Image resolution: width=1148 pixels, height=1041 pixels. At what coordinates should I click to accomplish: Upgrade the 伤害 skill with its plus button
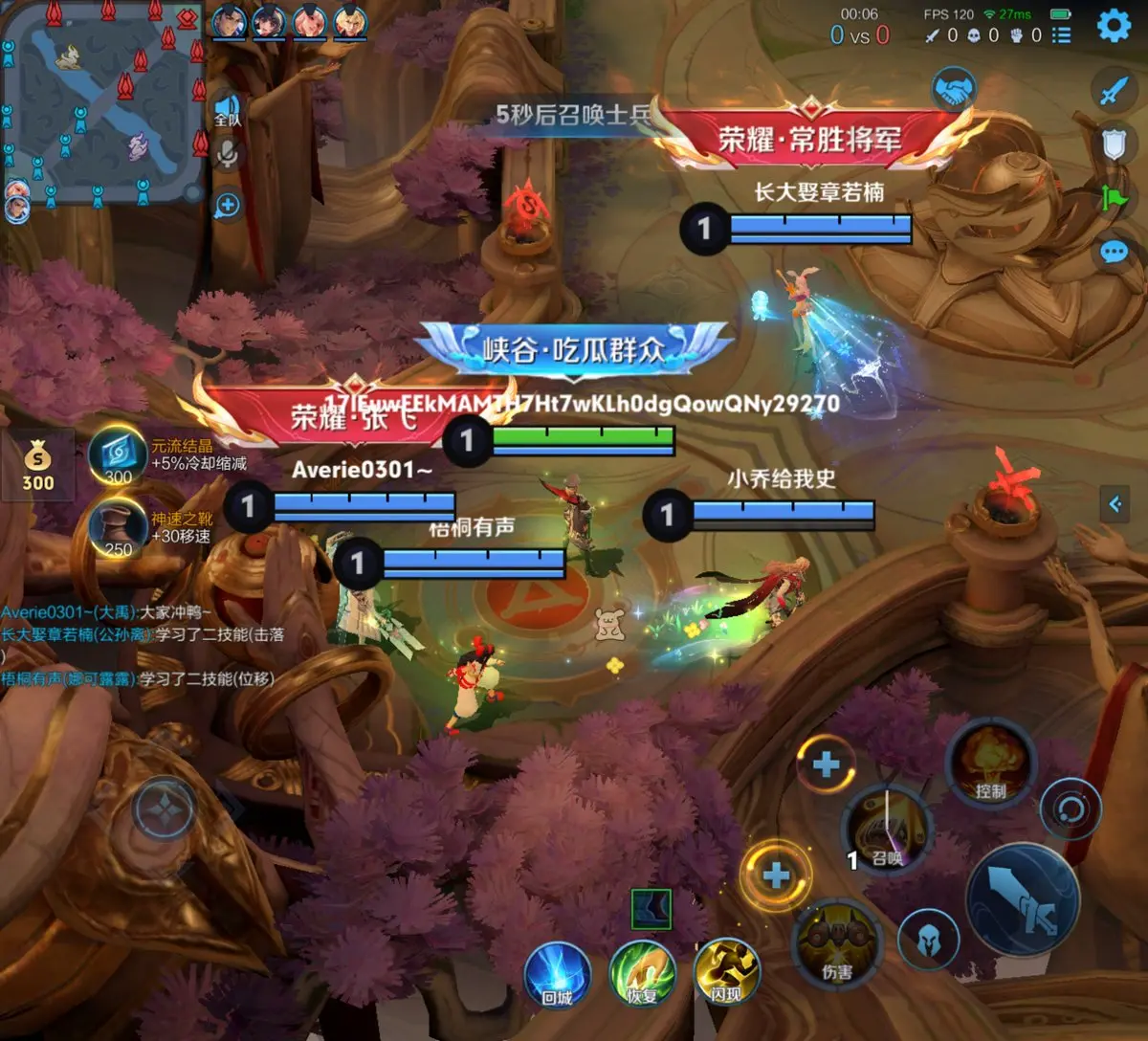[776, 875]
